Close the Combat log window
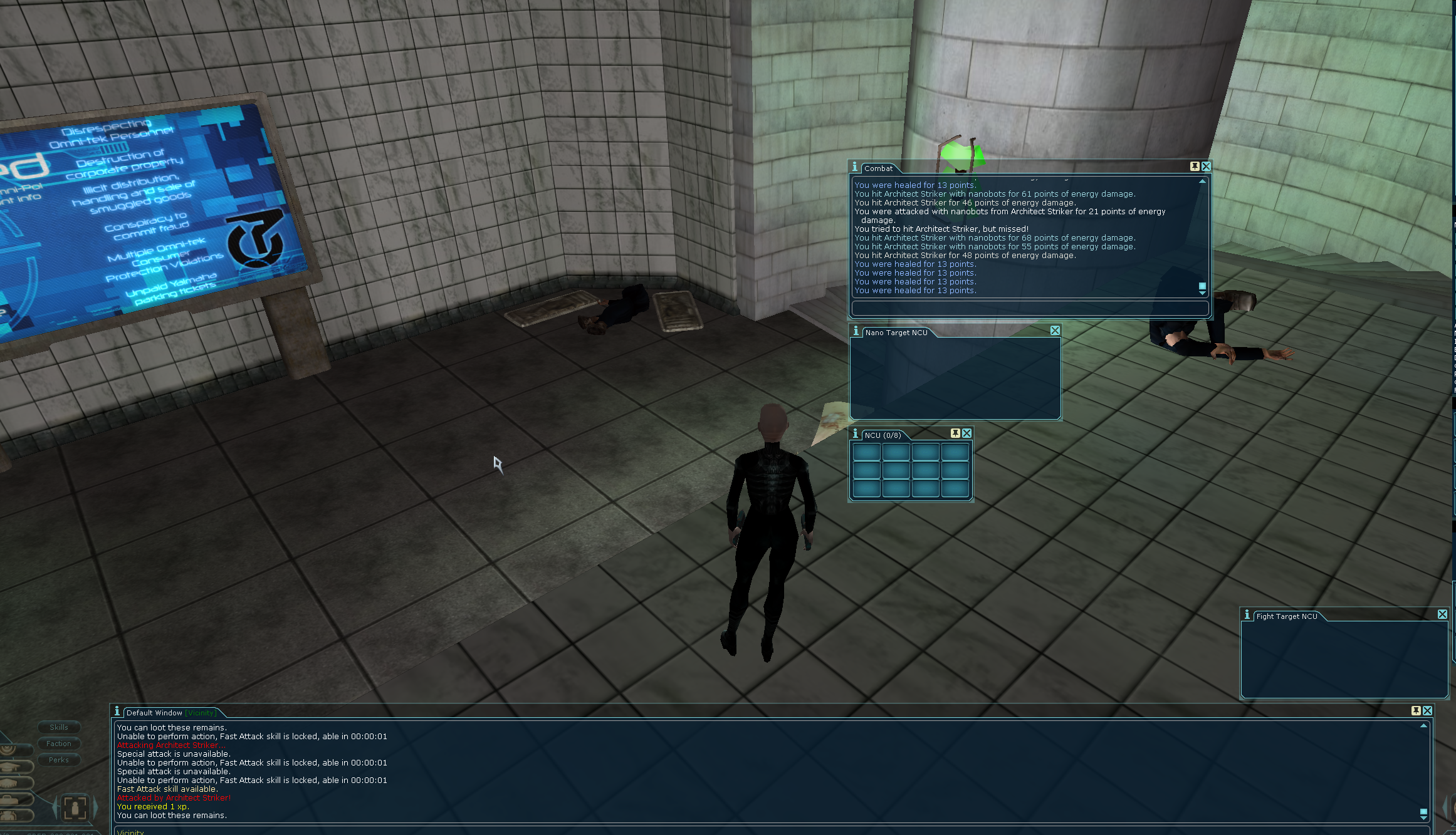The height and width of the screenshot is (835, 1456). click(x=1206, y=167)
